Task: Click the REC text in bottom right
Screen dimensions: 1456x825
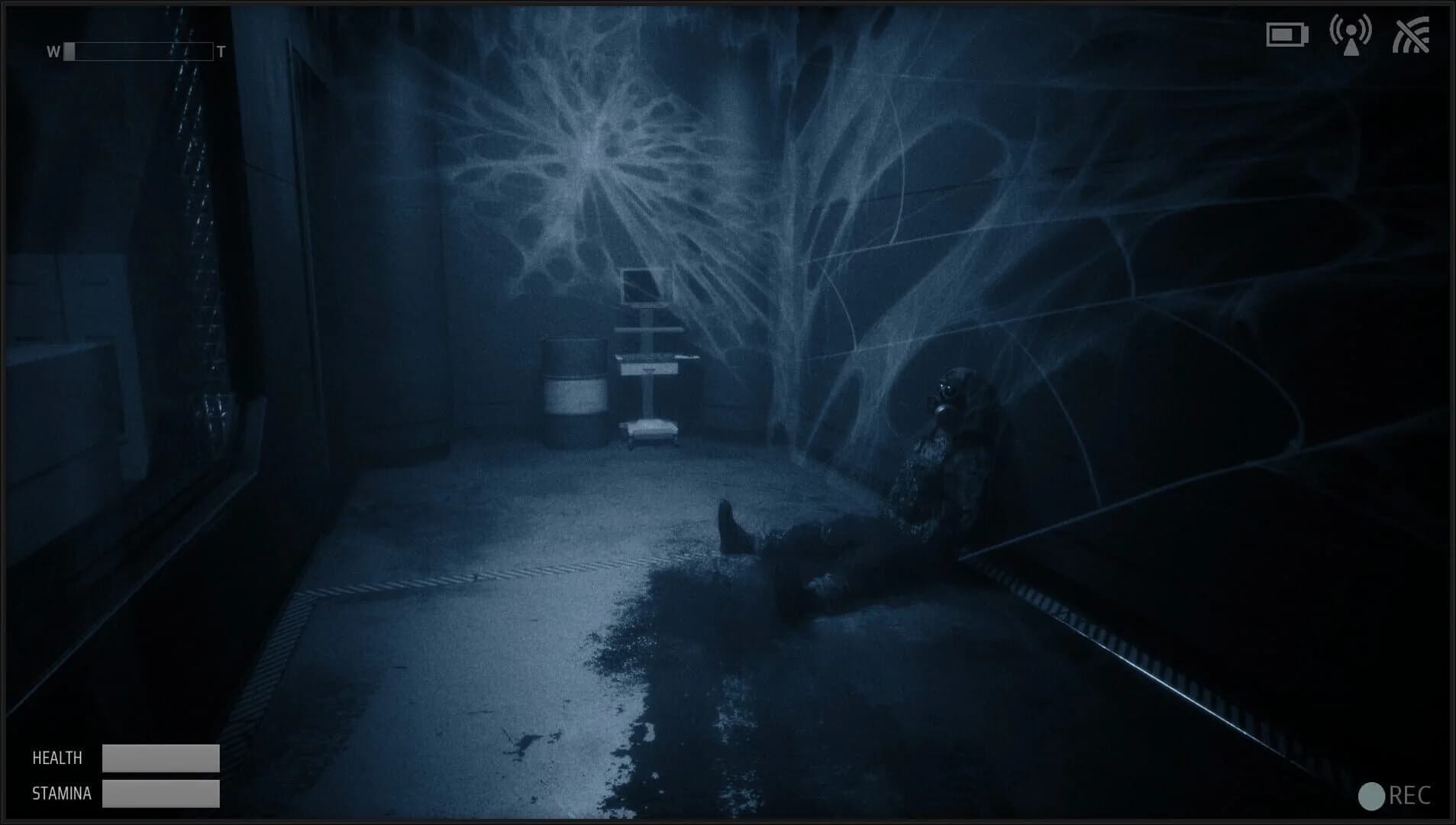Action: (x=1412, y=794)
